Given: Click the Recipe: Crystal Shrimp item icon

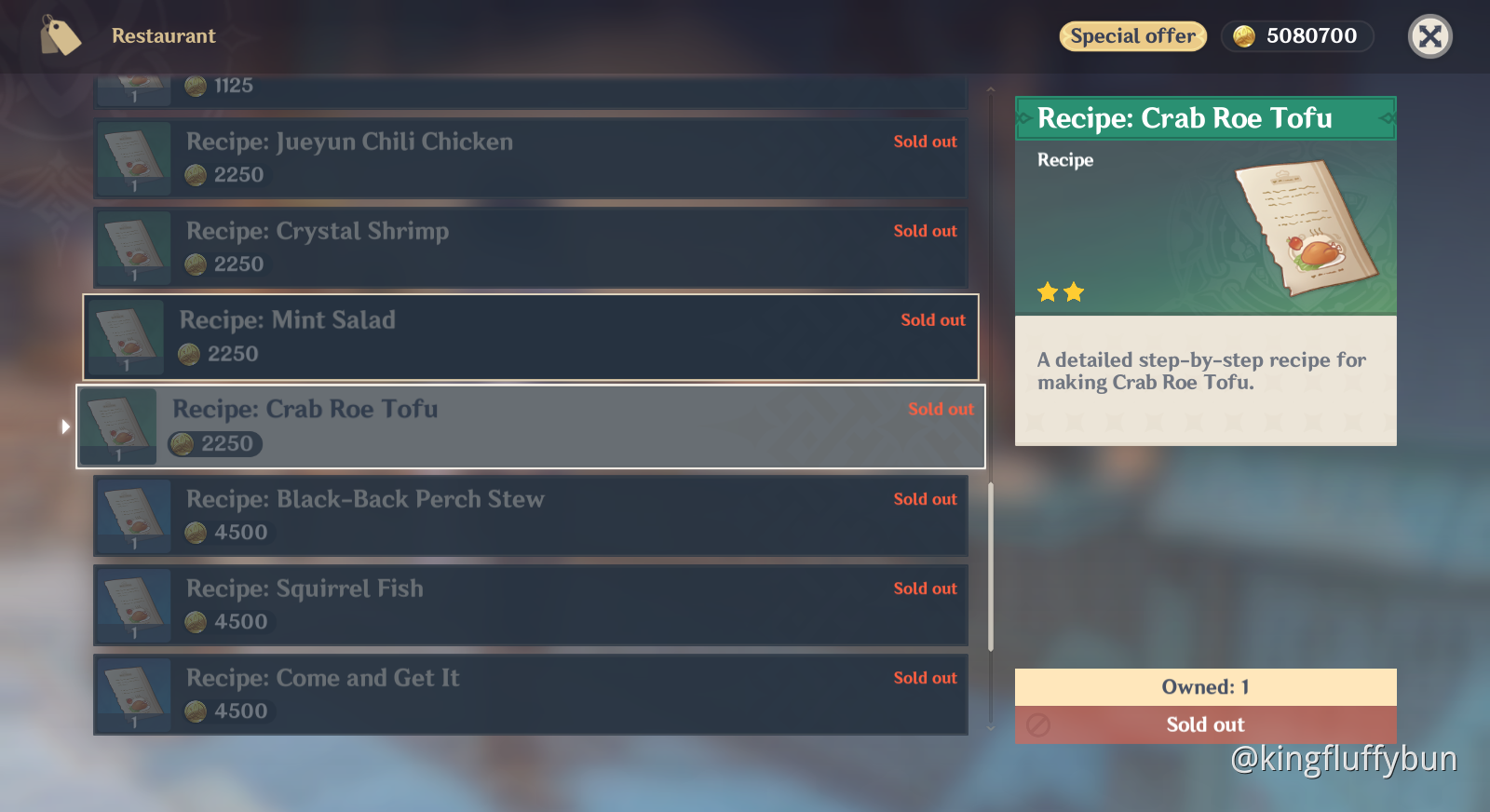Looking at the screenshot, I should tap(133, 246).
